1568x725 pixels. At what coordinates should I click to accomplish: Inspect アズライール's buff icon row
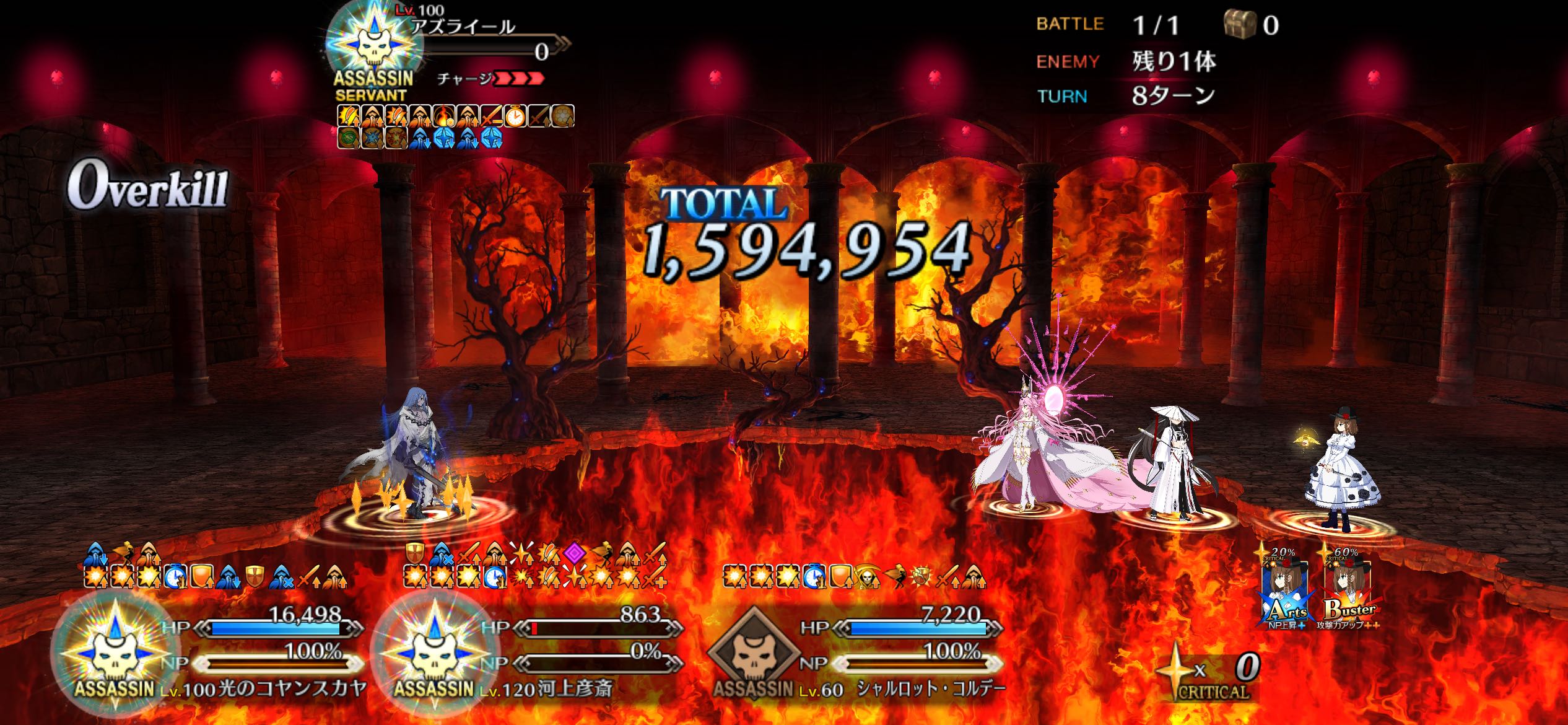[x=456, y=126]
